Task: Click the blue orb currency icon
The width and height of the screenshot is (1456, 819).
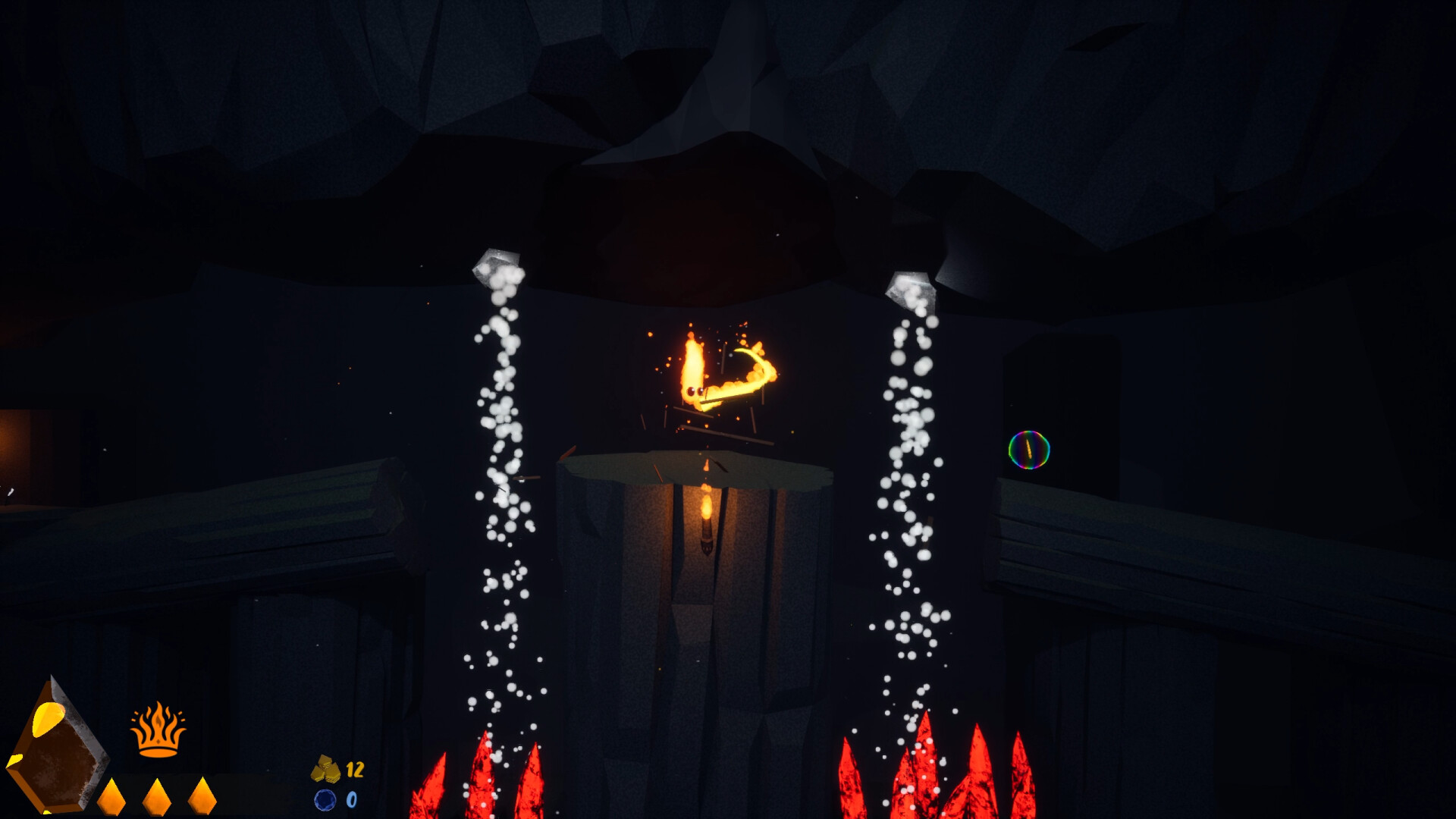Action: click(327, 799)
